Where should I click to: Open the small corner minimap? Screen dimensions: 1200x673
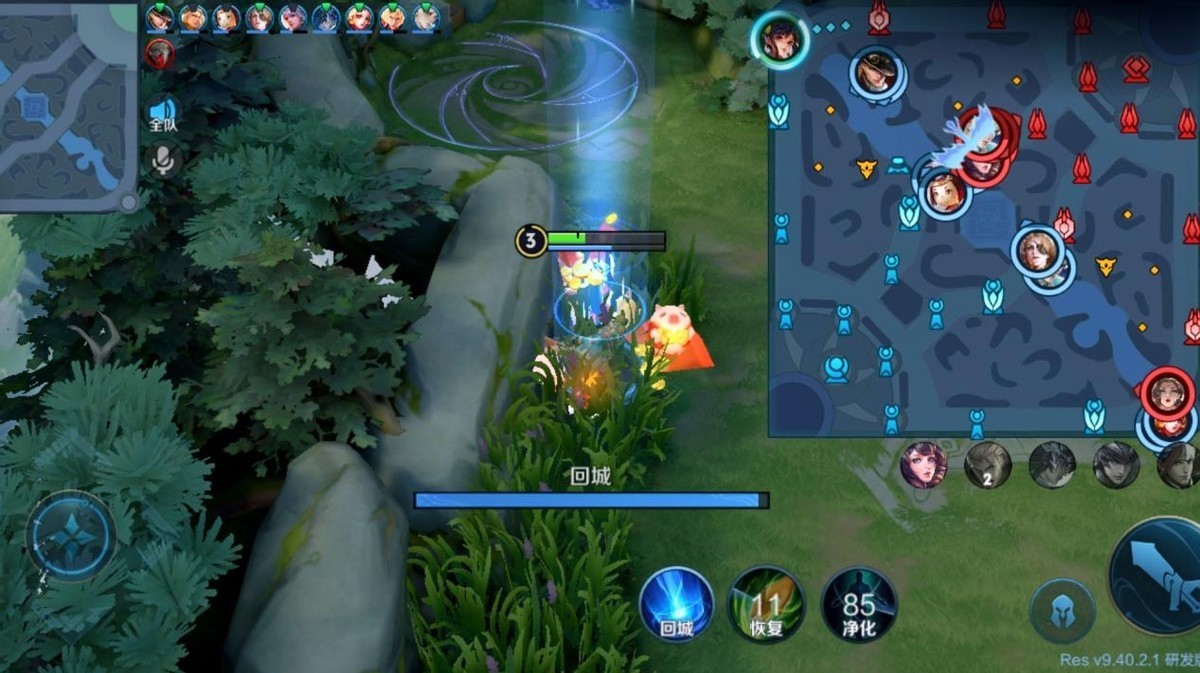(67, 104)
